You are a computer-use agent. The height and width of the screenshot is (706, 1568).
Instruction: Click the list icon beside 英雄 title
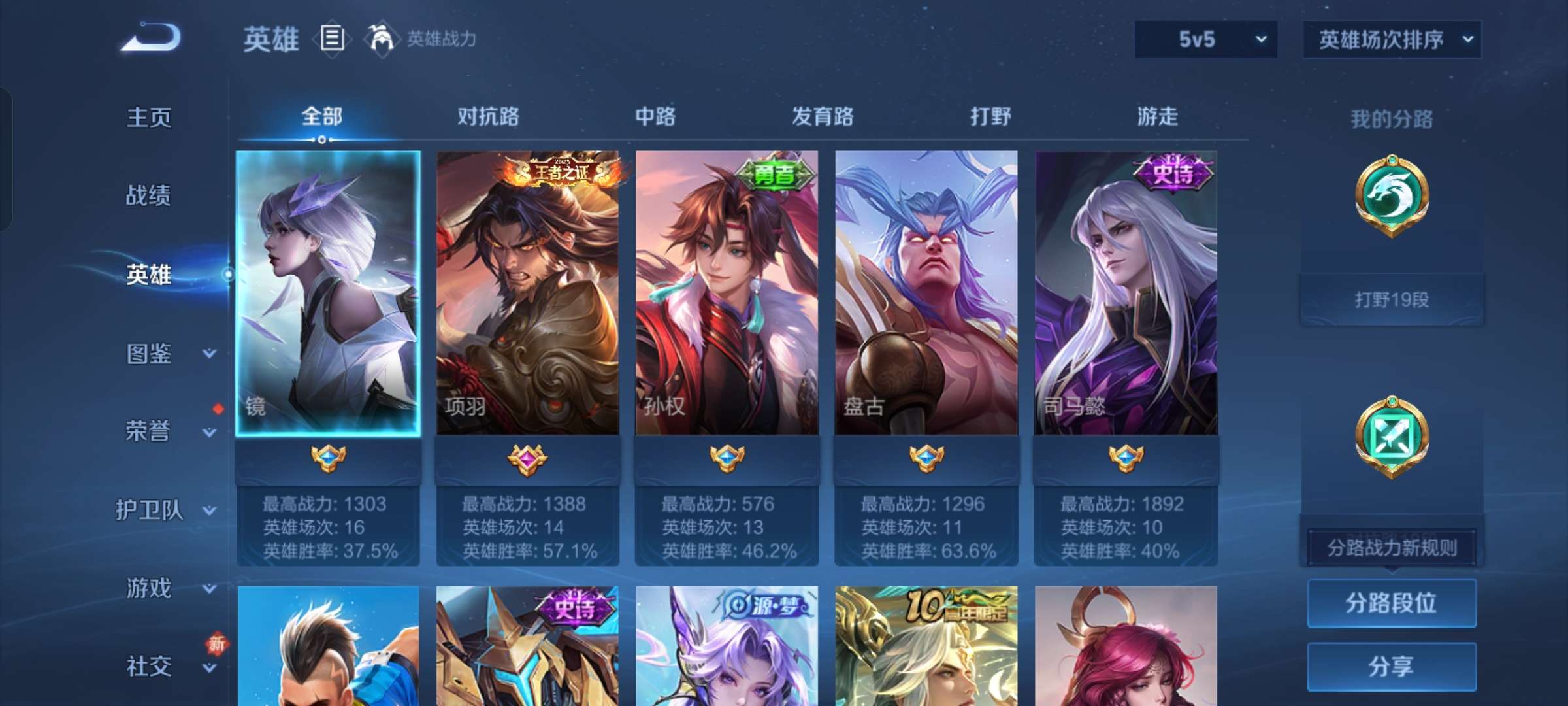point(331,39)
